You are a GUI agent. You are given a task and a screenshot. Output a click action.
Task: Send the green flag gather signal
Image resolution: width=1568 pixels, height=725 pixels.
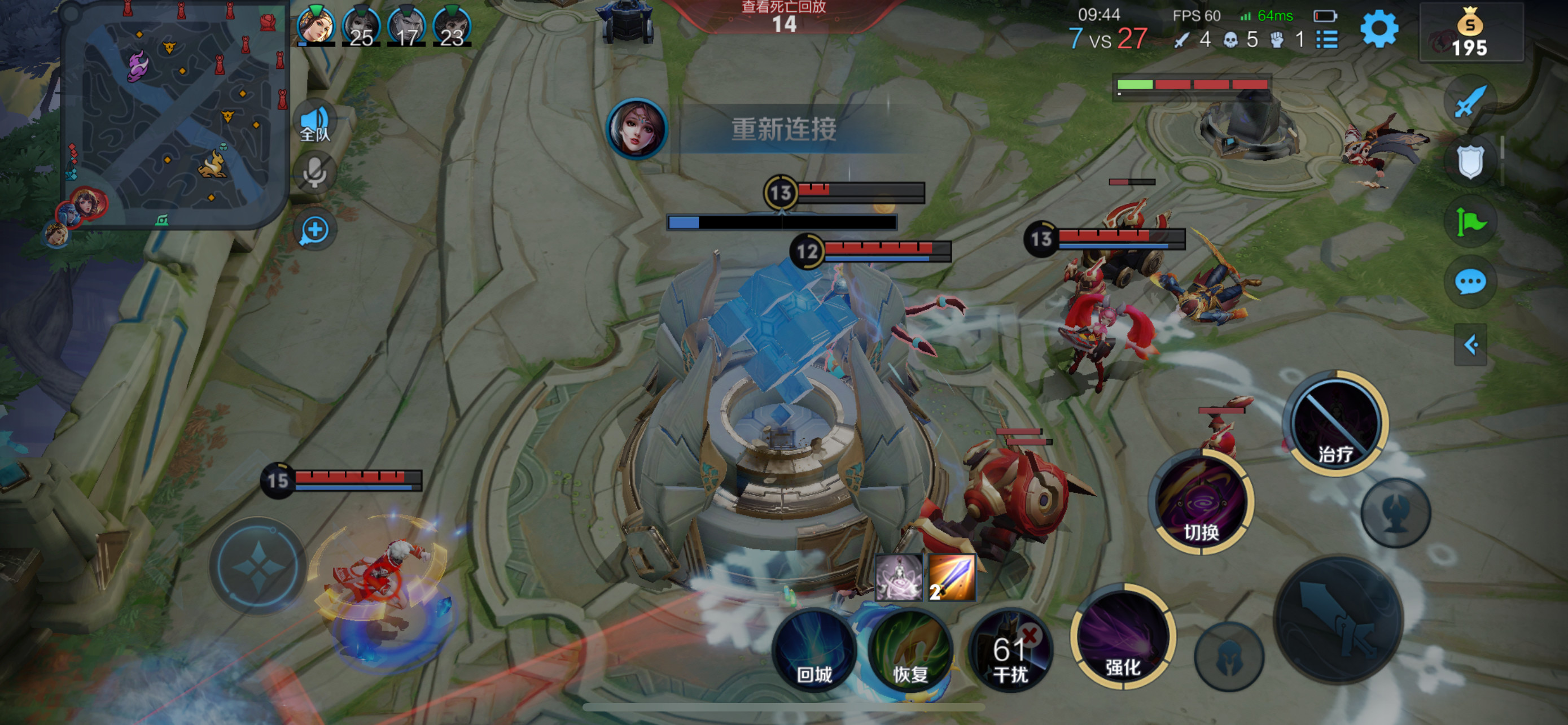pos(1469,221)
